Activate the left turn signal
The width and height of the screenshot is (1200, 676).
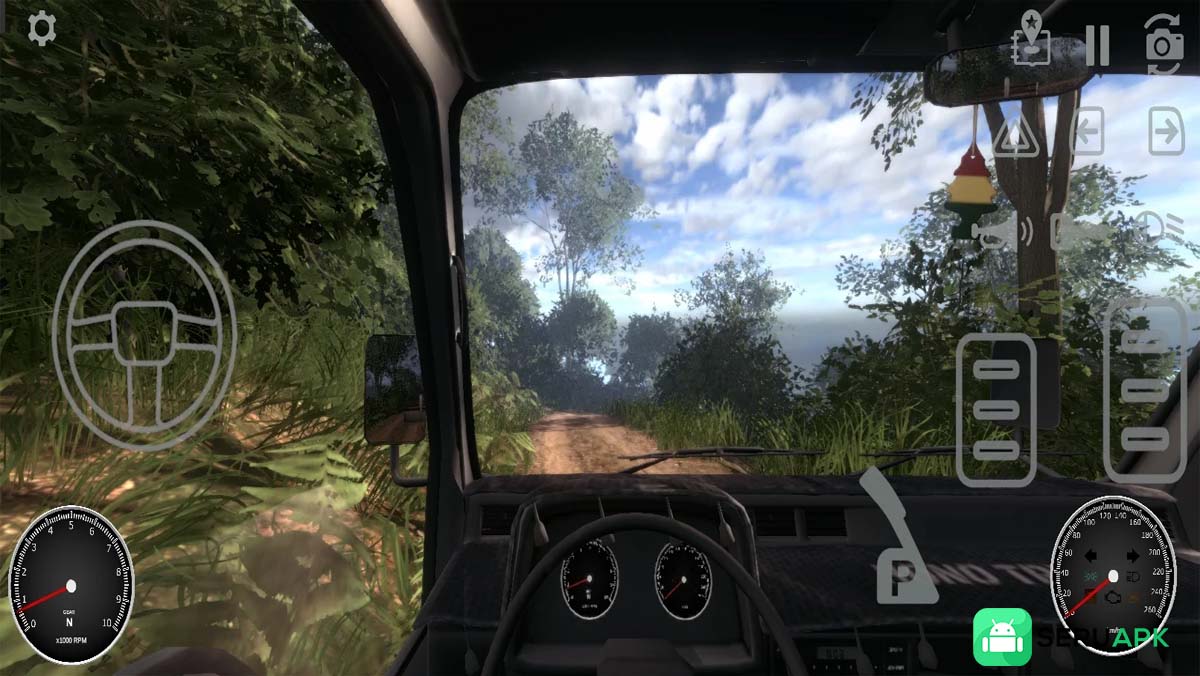pos(1087,132)
